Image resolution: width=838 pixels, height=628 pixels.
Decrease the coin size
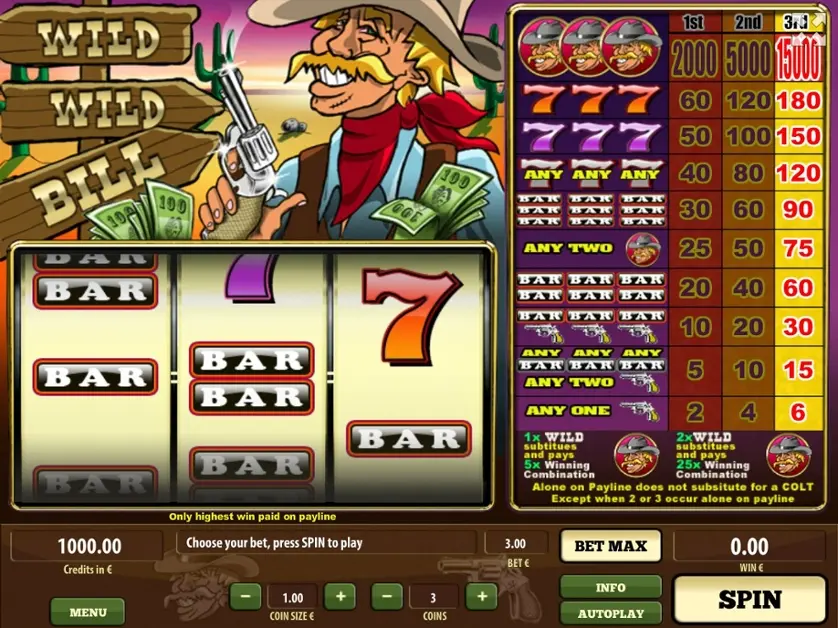coord(246,597)
